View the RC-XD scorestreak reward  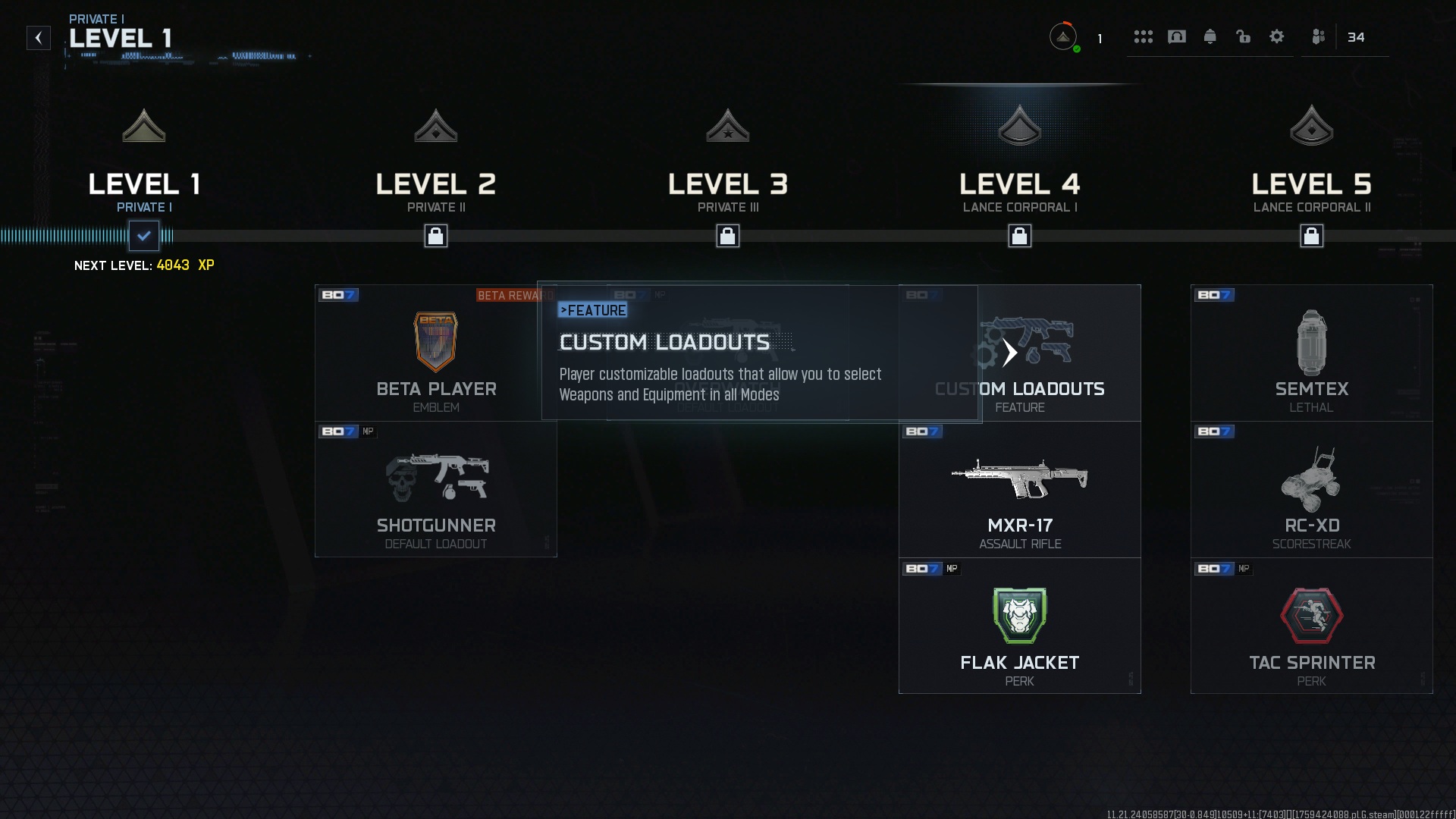(1312, 490)
